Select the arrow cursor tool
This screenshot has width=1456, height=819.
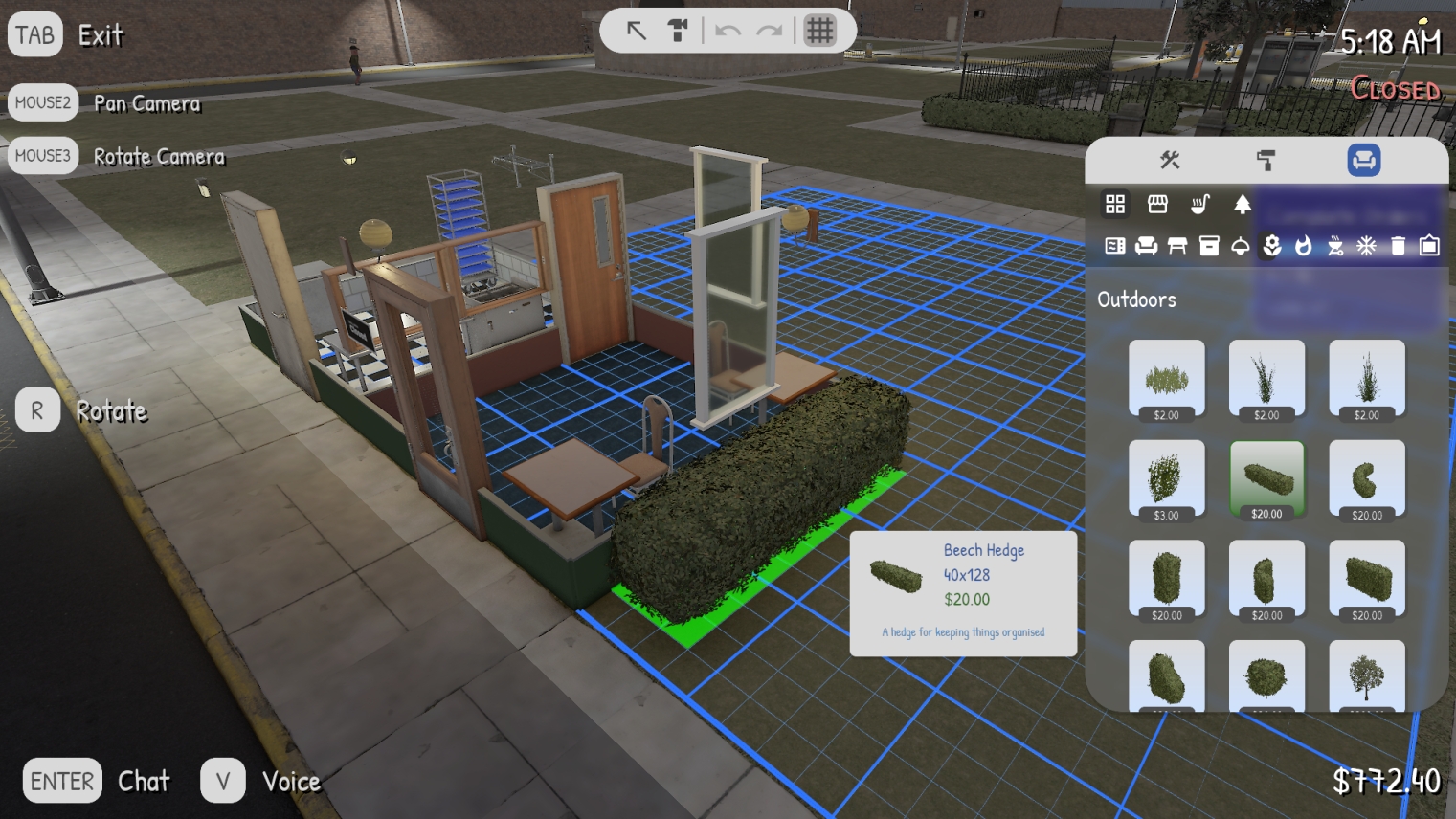pyautogui.click(x=637, y=31)
